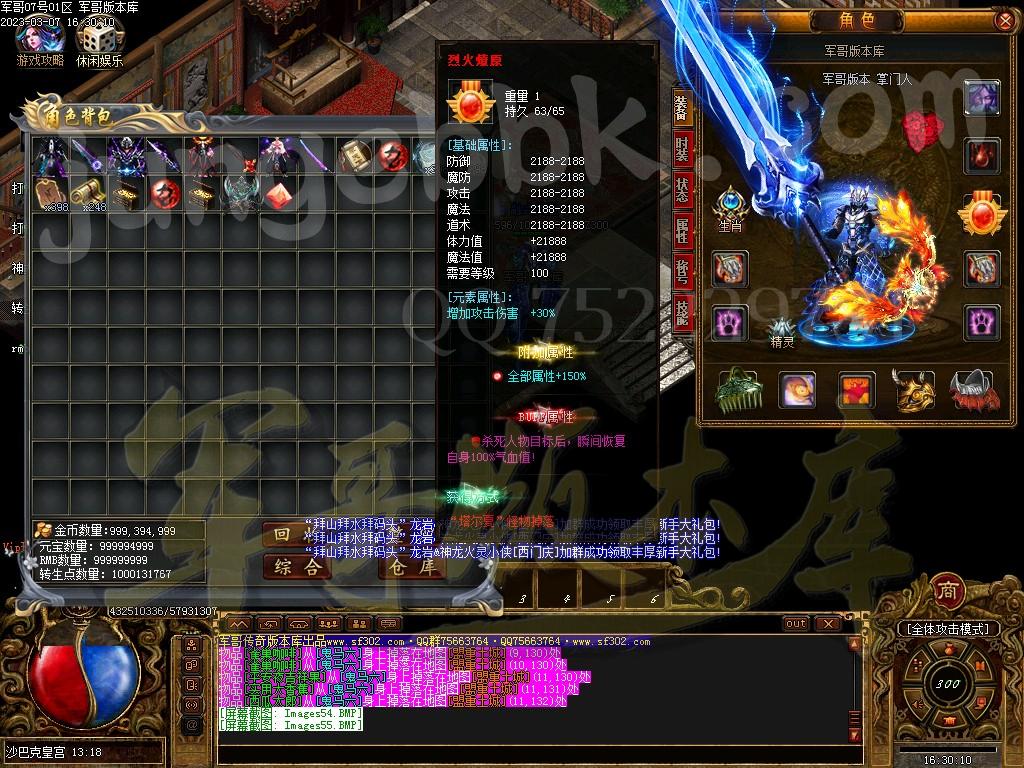Switch to the 装备 equipment tab
Image resolution: width=1024 pixels, height=768 pixels.
(682, 109)
